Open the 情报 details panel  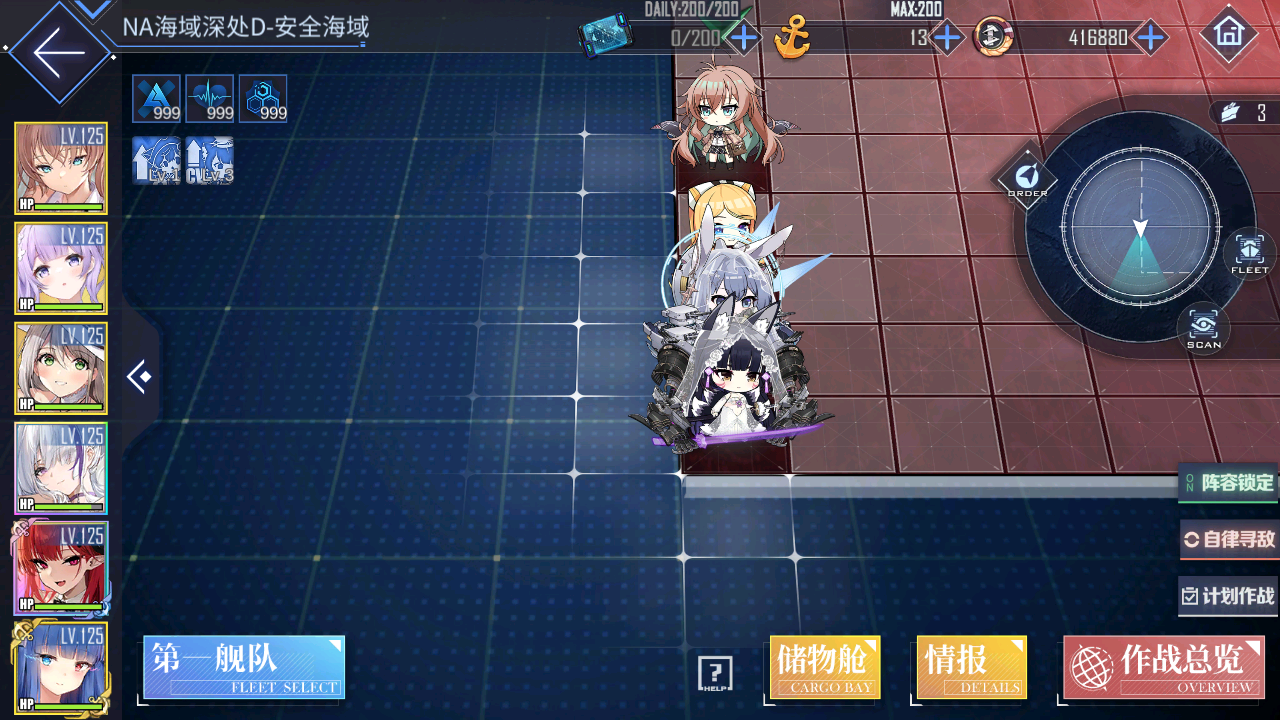tap(971, 666)
